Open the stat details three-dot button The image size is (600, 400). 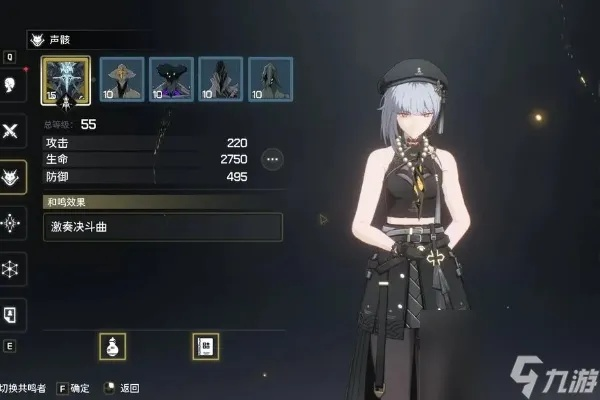click(272, 159)
